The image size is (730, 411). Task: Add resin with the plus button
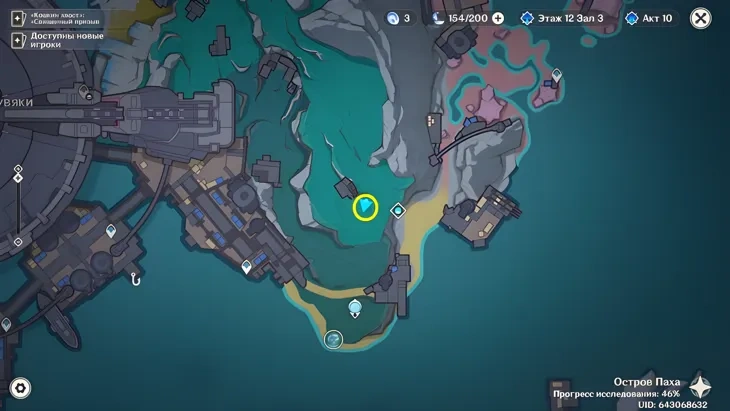(498, 18)
